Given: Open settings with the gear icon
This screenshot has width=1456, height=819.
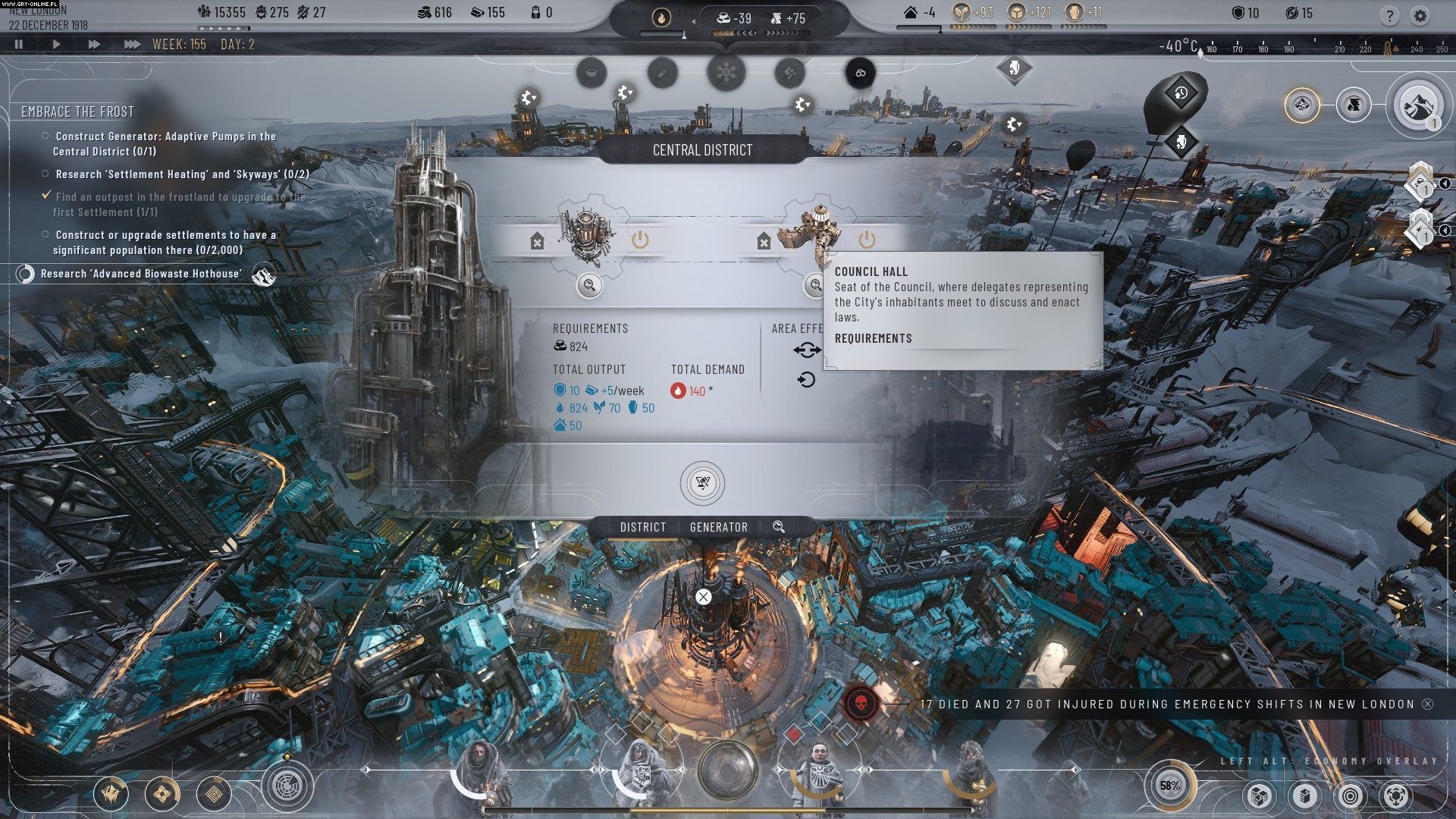Looking at the screenshot, I should 1420,15.
